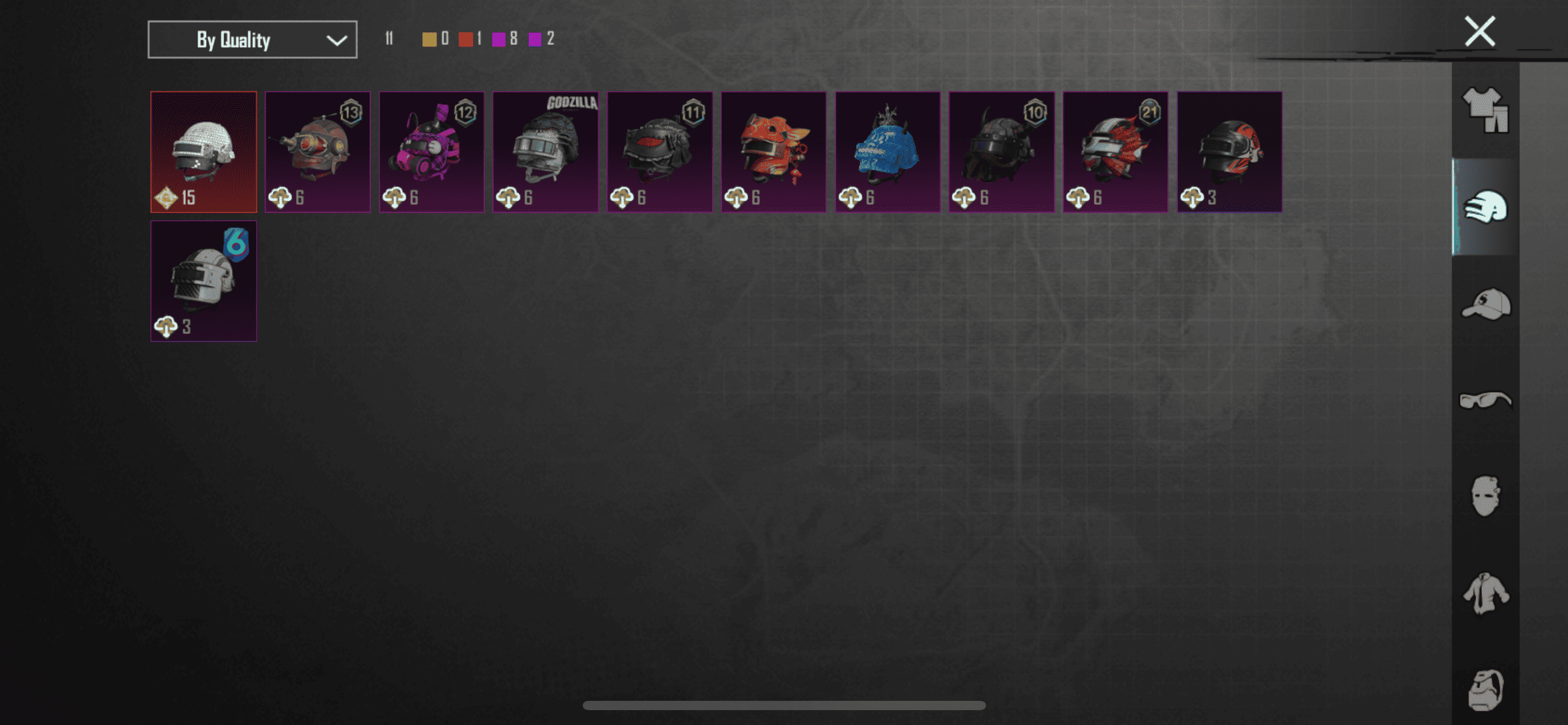Choose the orange lion dance helmet

(773, 152)
